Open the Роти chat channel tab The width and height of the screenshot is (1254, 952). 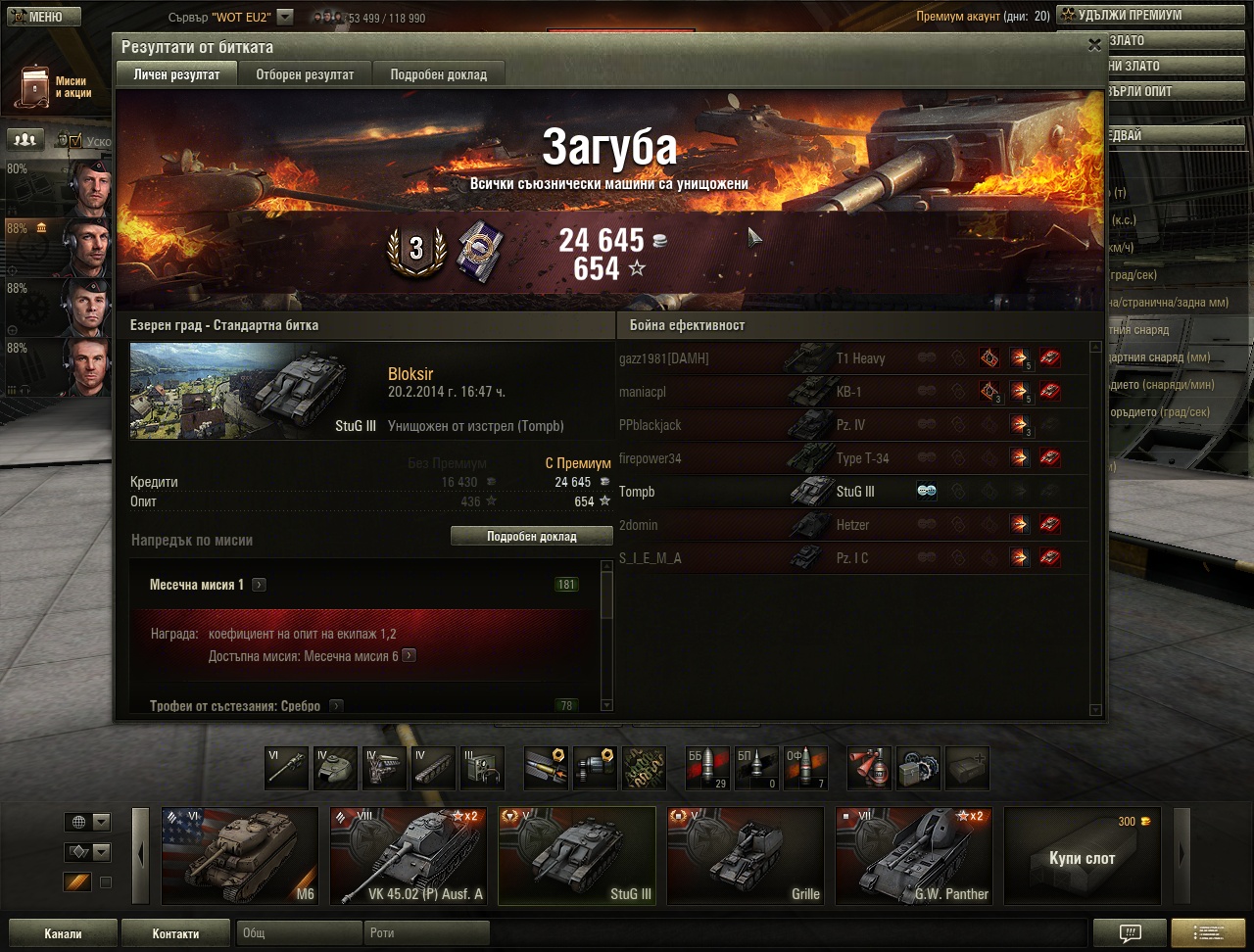427,933
